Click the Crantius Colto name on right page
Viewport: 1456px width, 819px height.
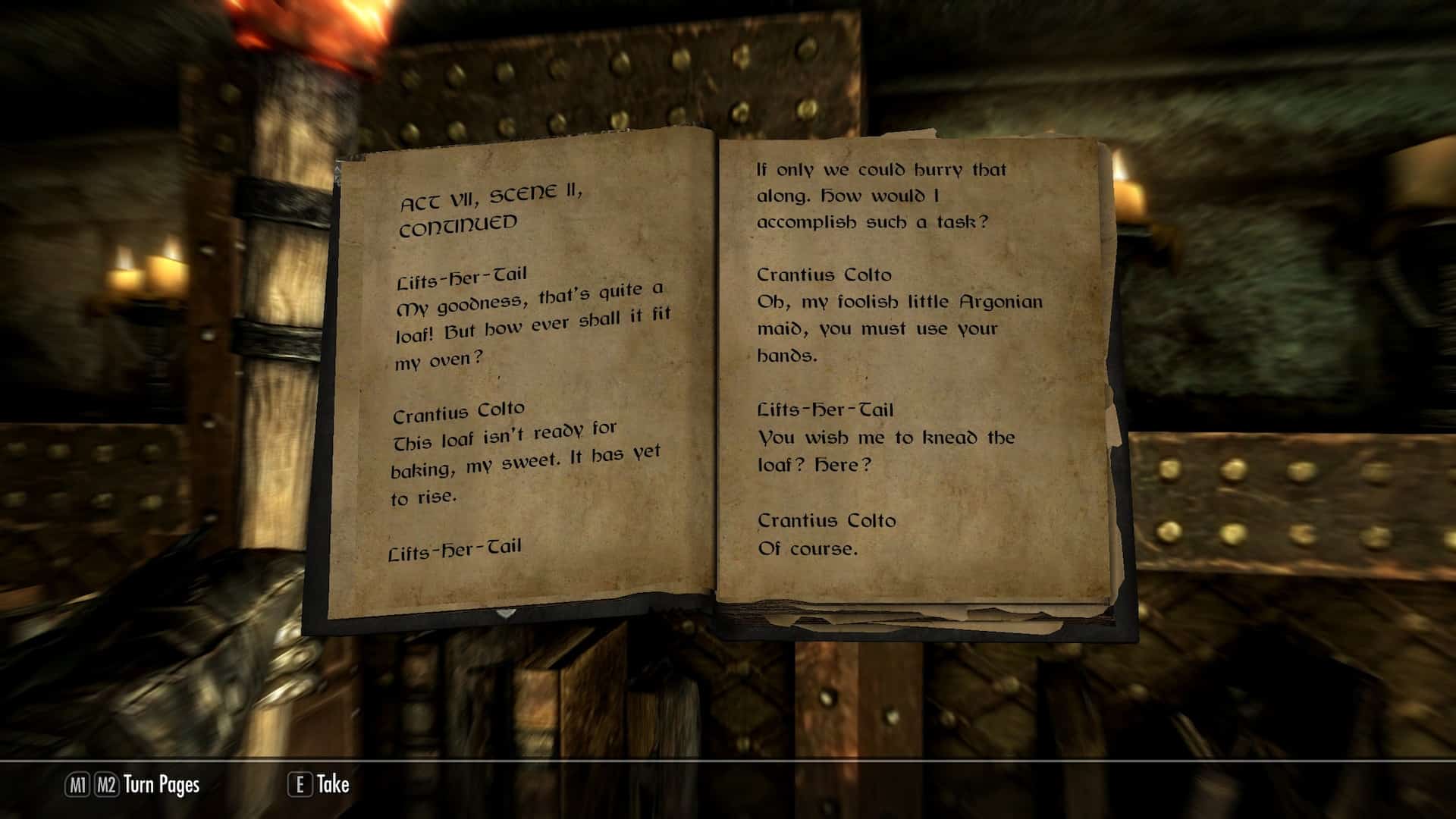pyautogui.click(x=824, y=275)
